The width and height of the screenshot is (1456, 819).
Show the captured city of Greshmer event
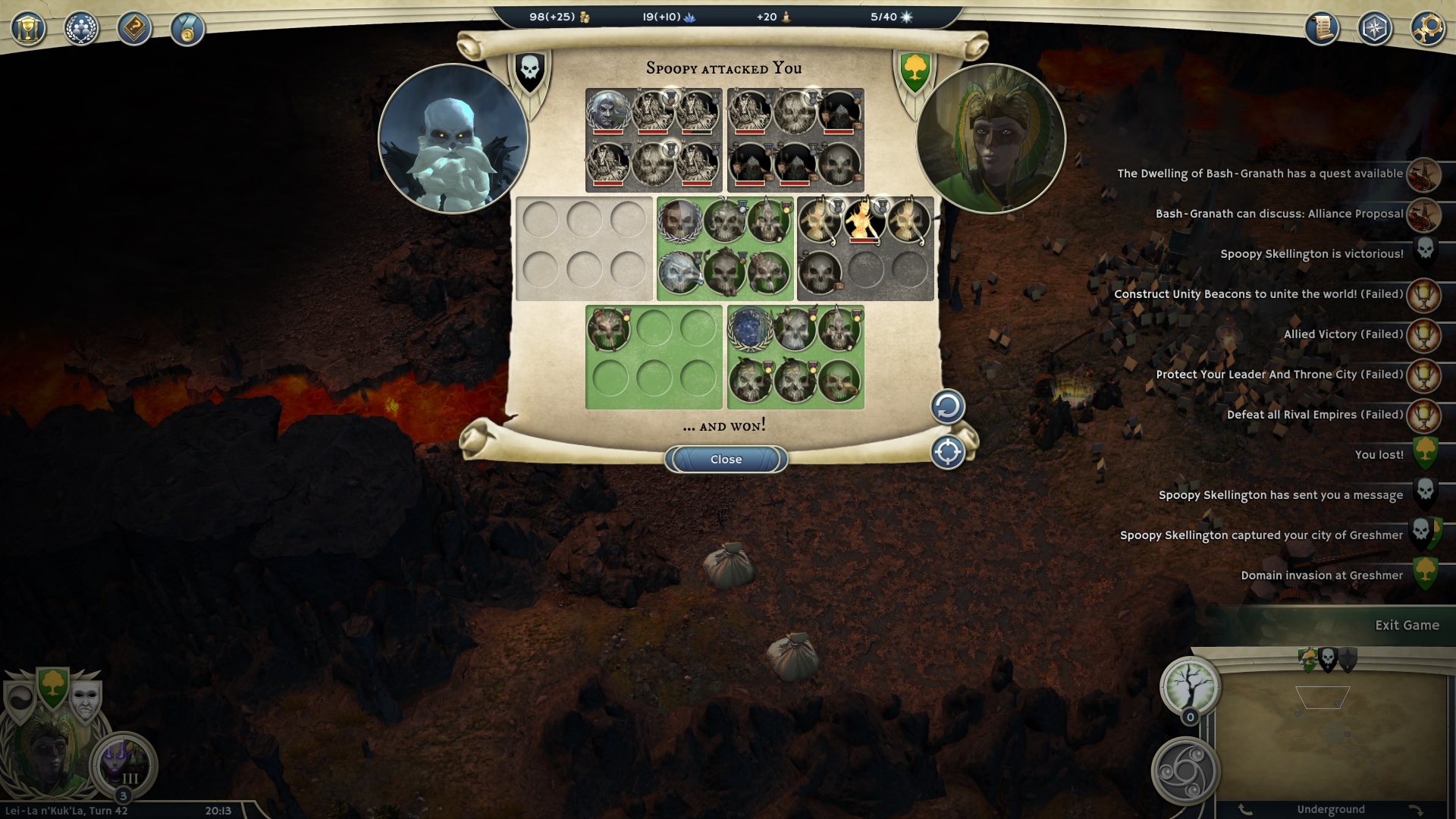click(1261, 535)
